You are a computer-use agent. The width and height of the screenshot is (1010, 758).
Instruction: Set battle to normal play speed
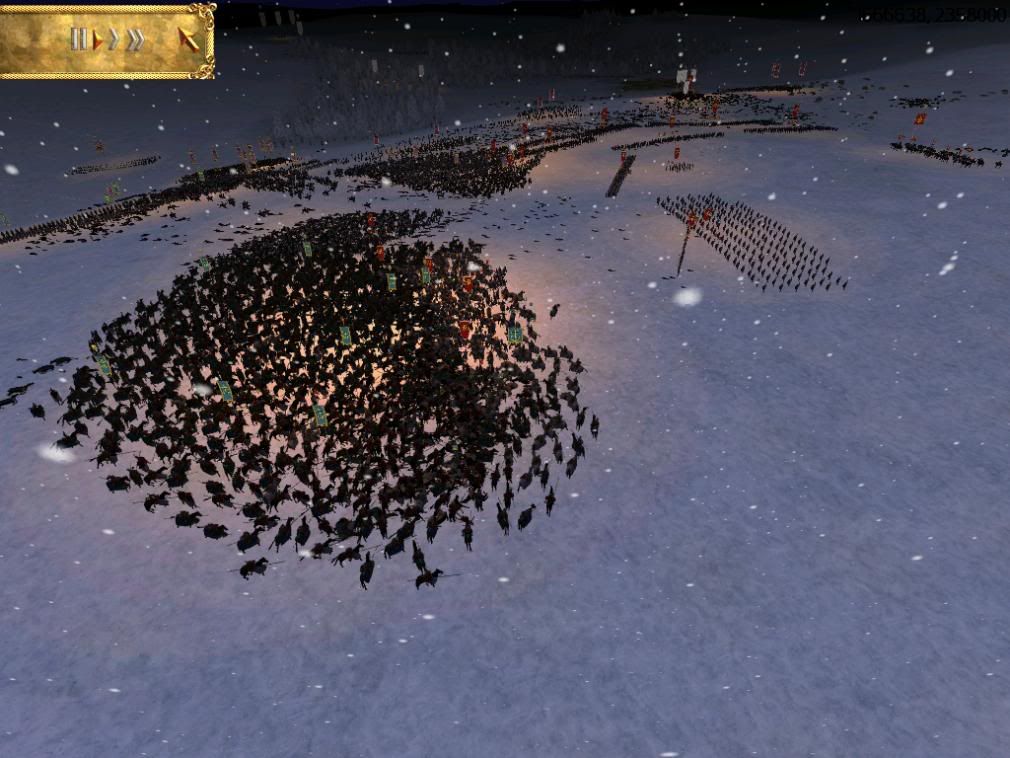tap(98, 40)
